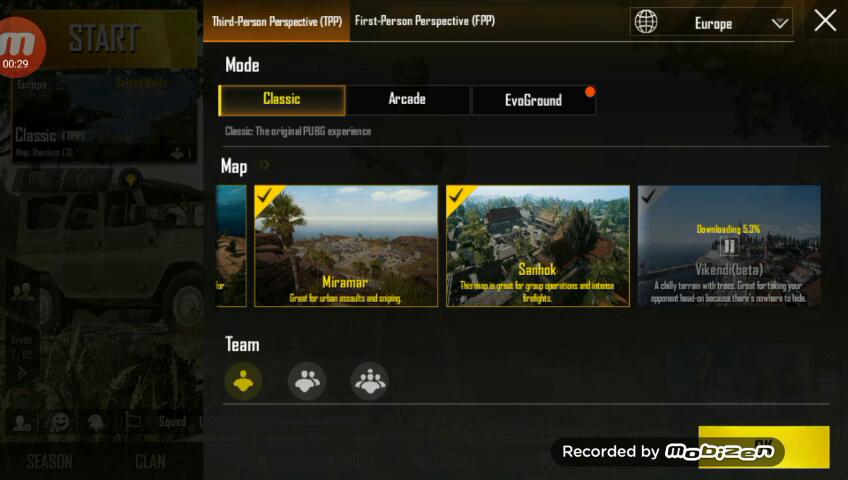Switch to First-Person Perspective tab
The width and height of the screenshot is (848, 480).
pos(424,21)
